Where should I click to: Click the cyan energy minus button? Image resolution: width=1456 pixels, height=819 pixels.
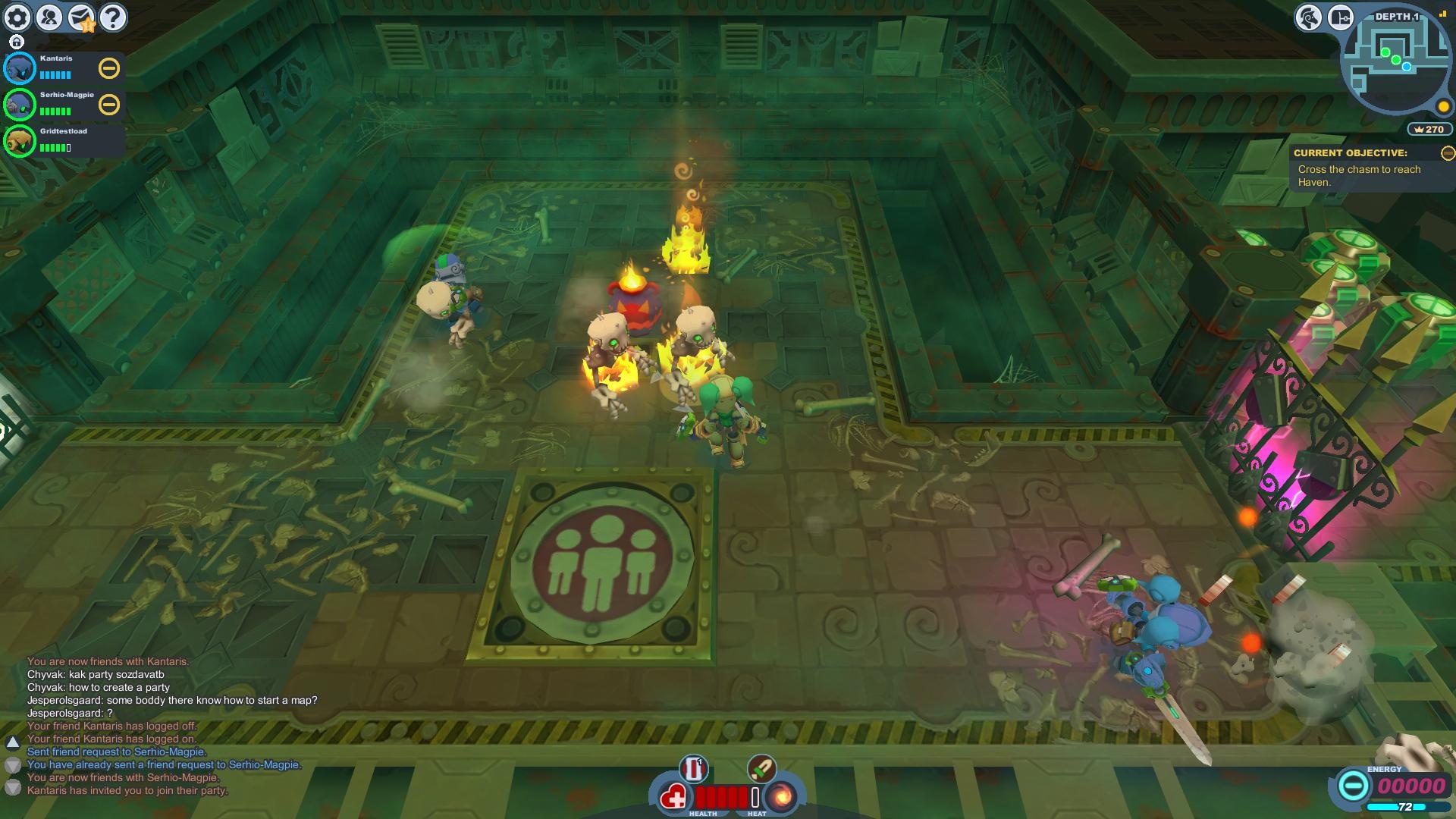[1352, 786]
